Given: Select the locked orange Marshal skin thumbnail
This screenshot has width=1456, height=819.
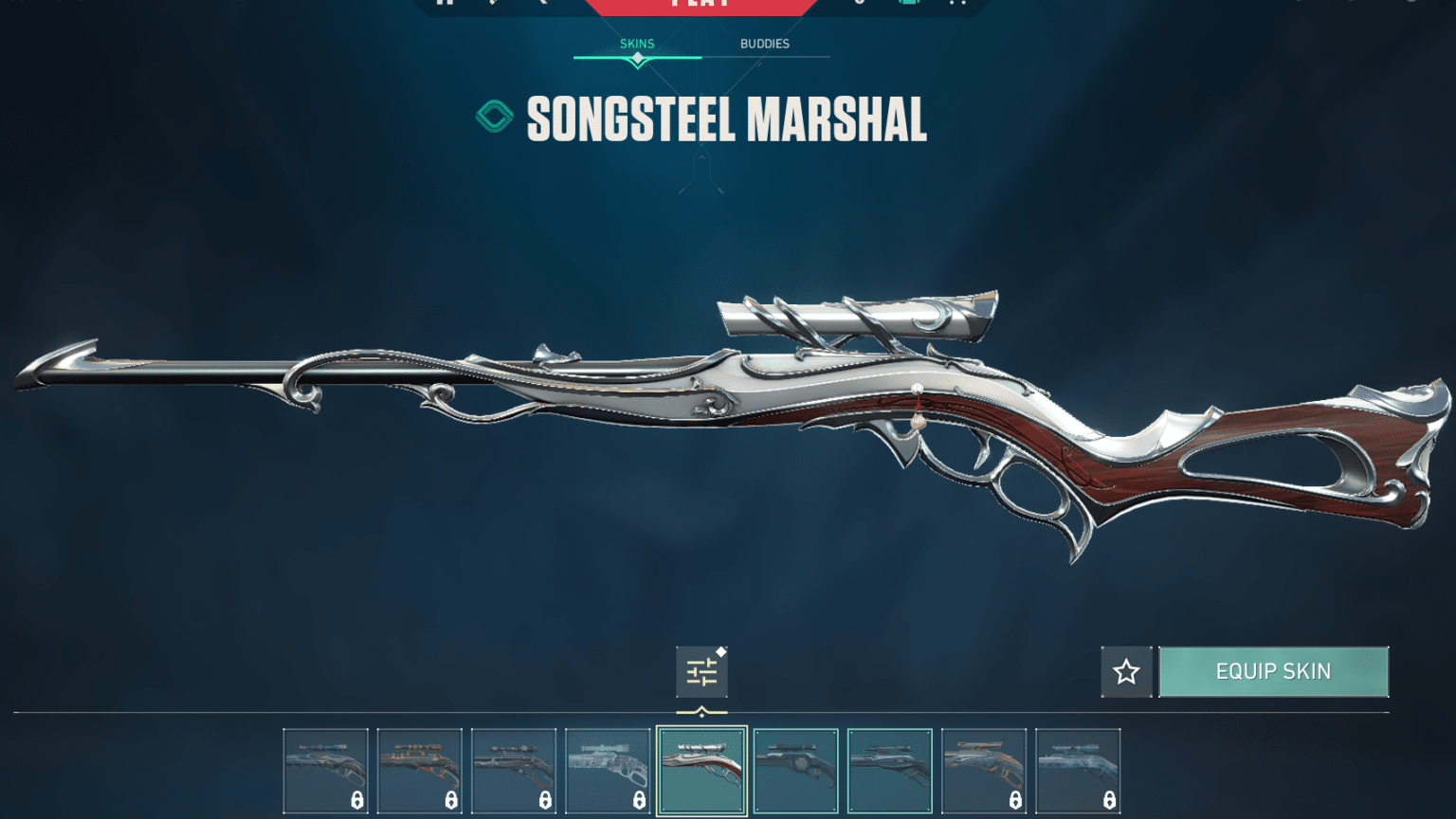Looking at the screenshot, I should coord(420,768).
